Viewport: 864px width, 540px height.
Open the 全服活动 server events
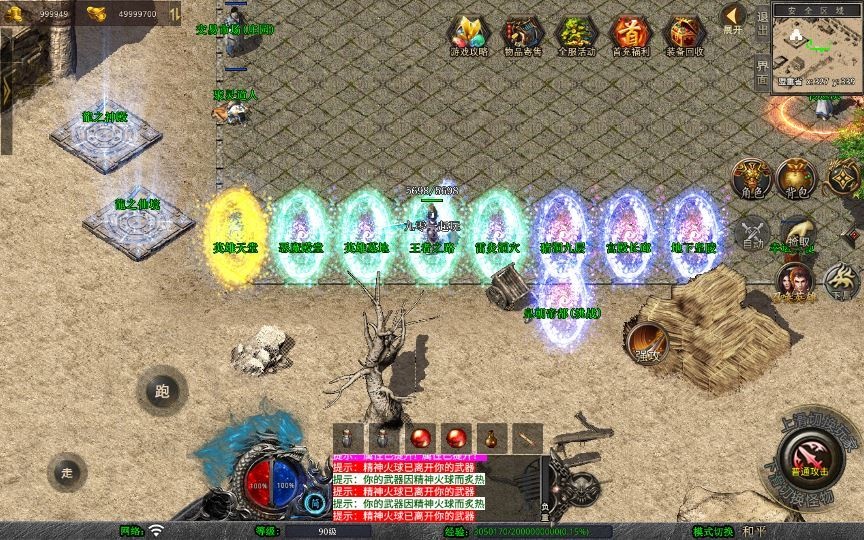(574, 34)
